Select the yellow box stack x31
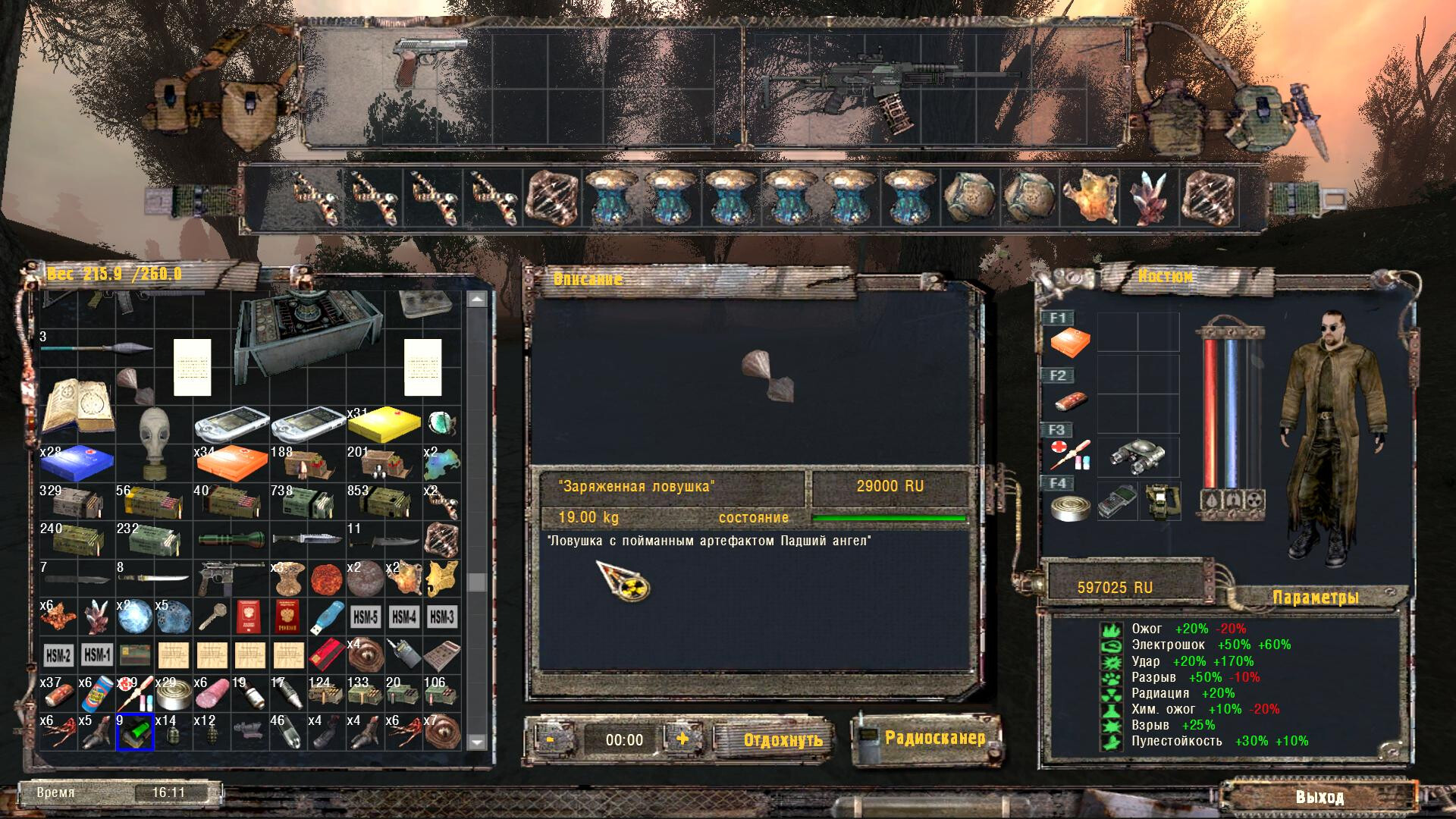Image resolution: width=1456 pixels, height=819 pixels. tap(384, 425)
